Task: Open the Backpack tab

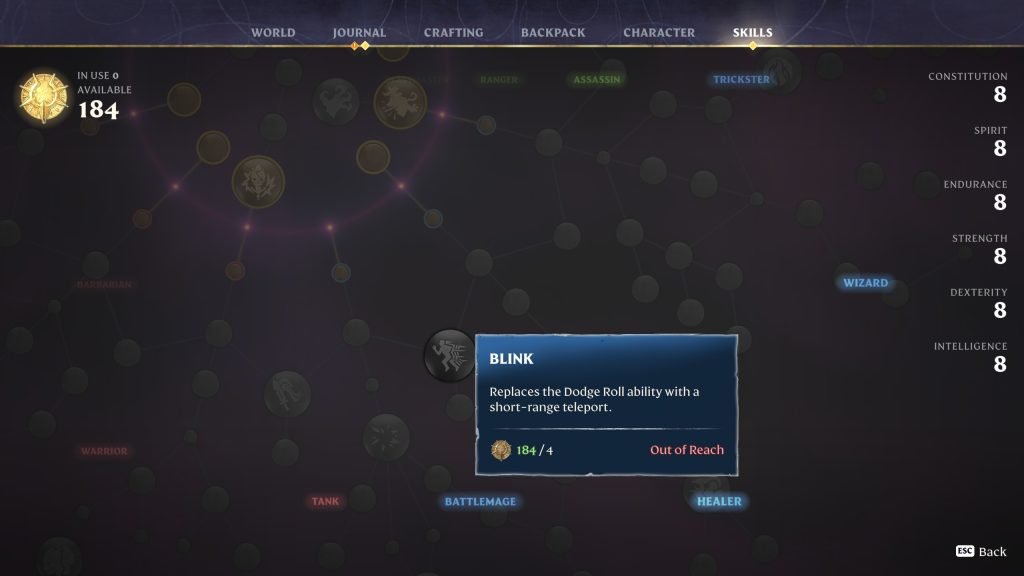Action: coord(553,33)
